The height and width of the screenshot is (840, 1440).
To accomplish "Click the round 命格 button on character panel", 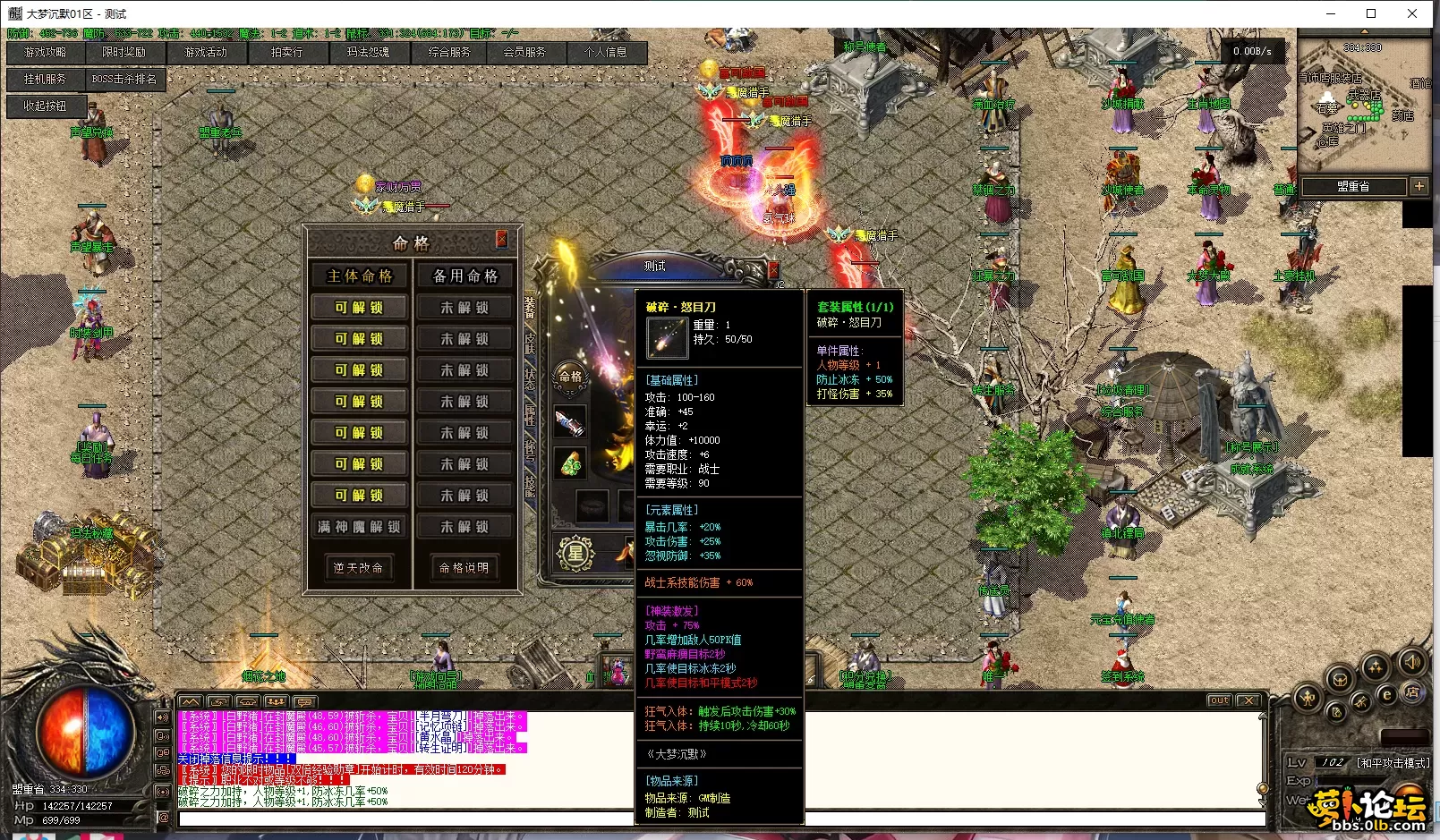I will (571, 377).
